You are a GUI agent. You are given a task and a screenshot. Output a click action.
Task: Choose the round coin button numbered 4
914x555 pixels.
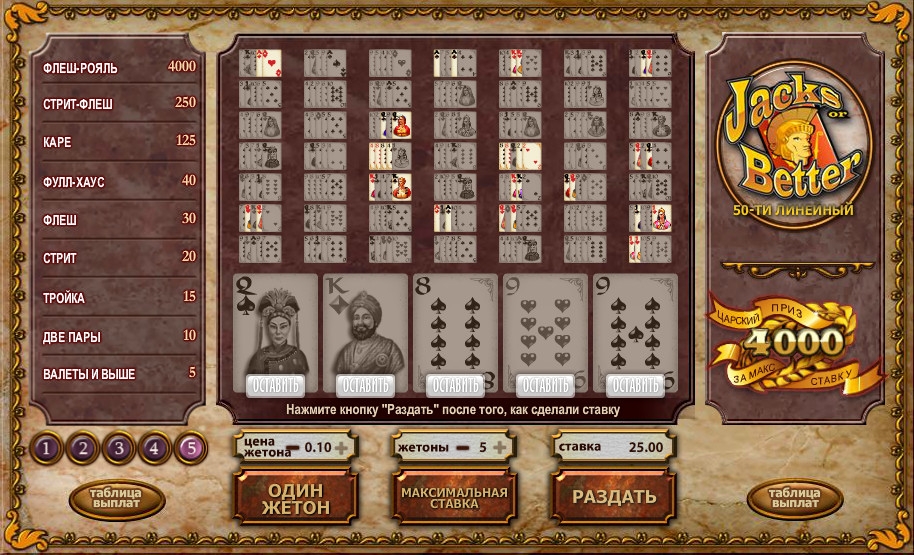154,448
